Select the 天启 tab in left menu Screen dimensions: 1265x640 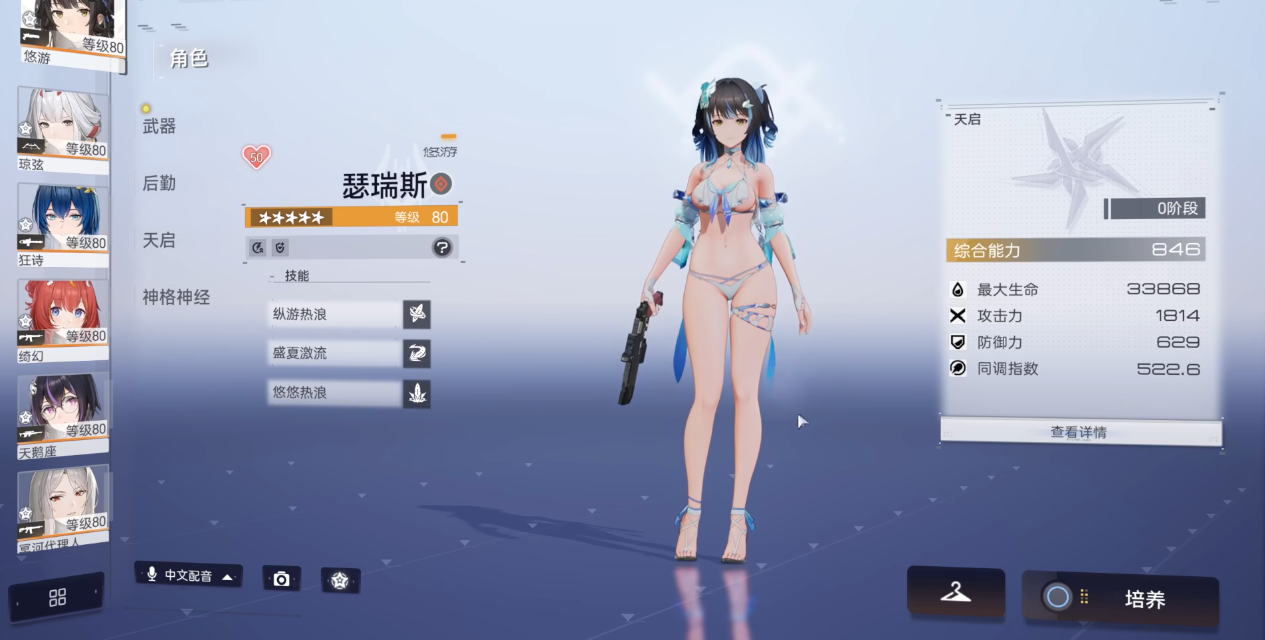(x=159, y=240)
